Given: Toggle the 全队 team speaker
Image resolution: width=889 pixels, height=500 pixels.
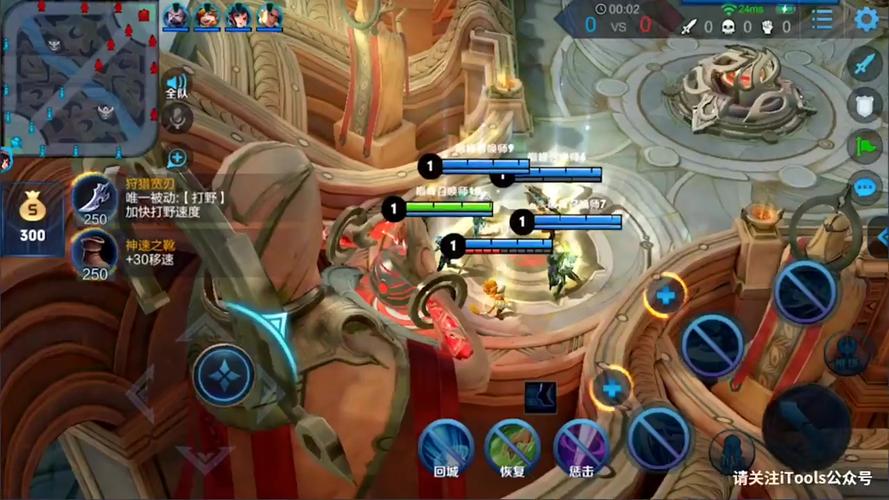Looking at the screenshot, I should point(177,85).
